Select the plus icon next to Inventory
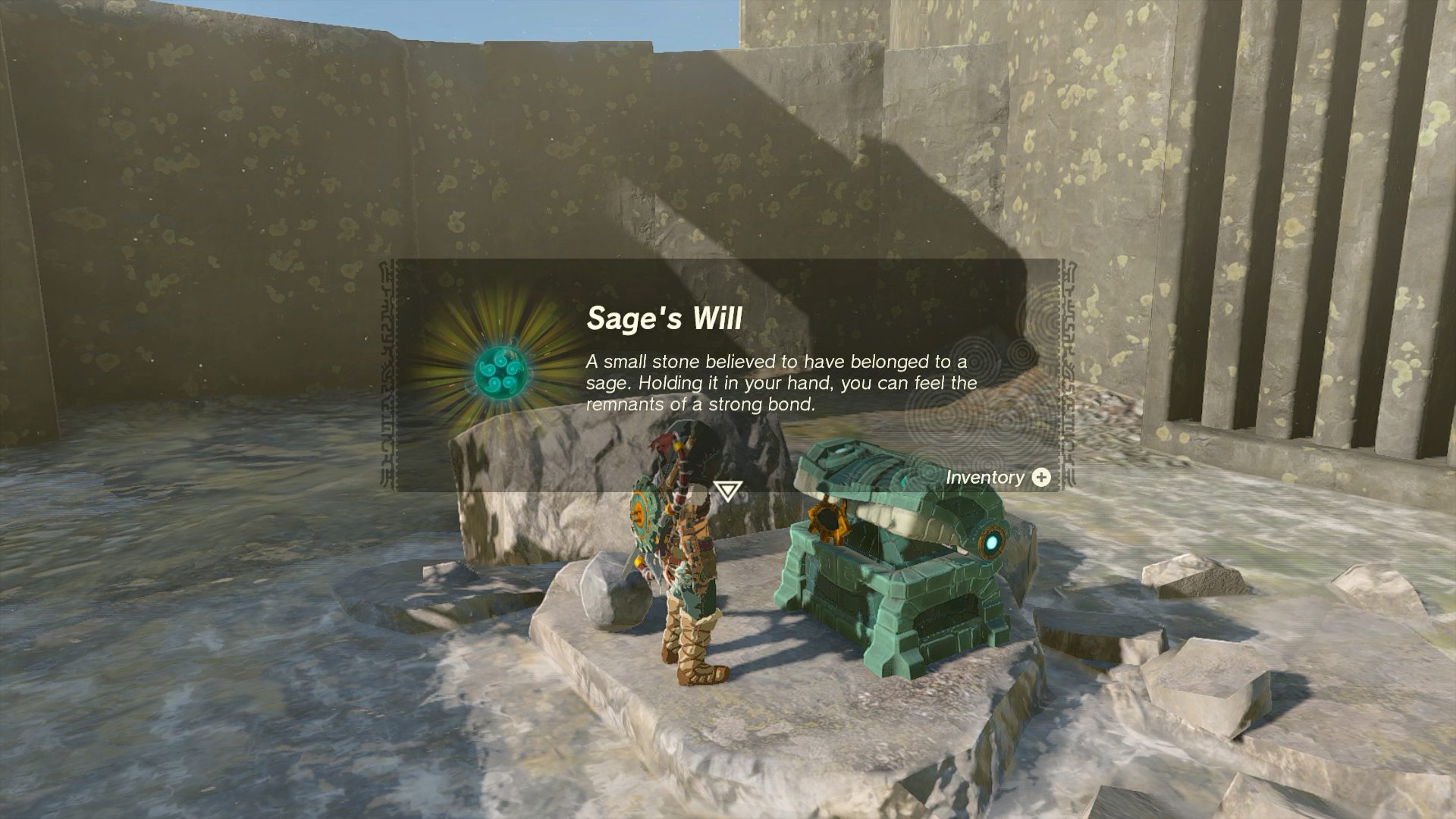This screenshot has width=1456, height=819. 1042,477
